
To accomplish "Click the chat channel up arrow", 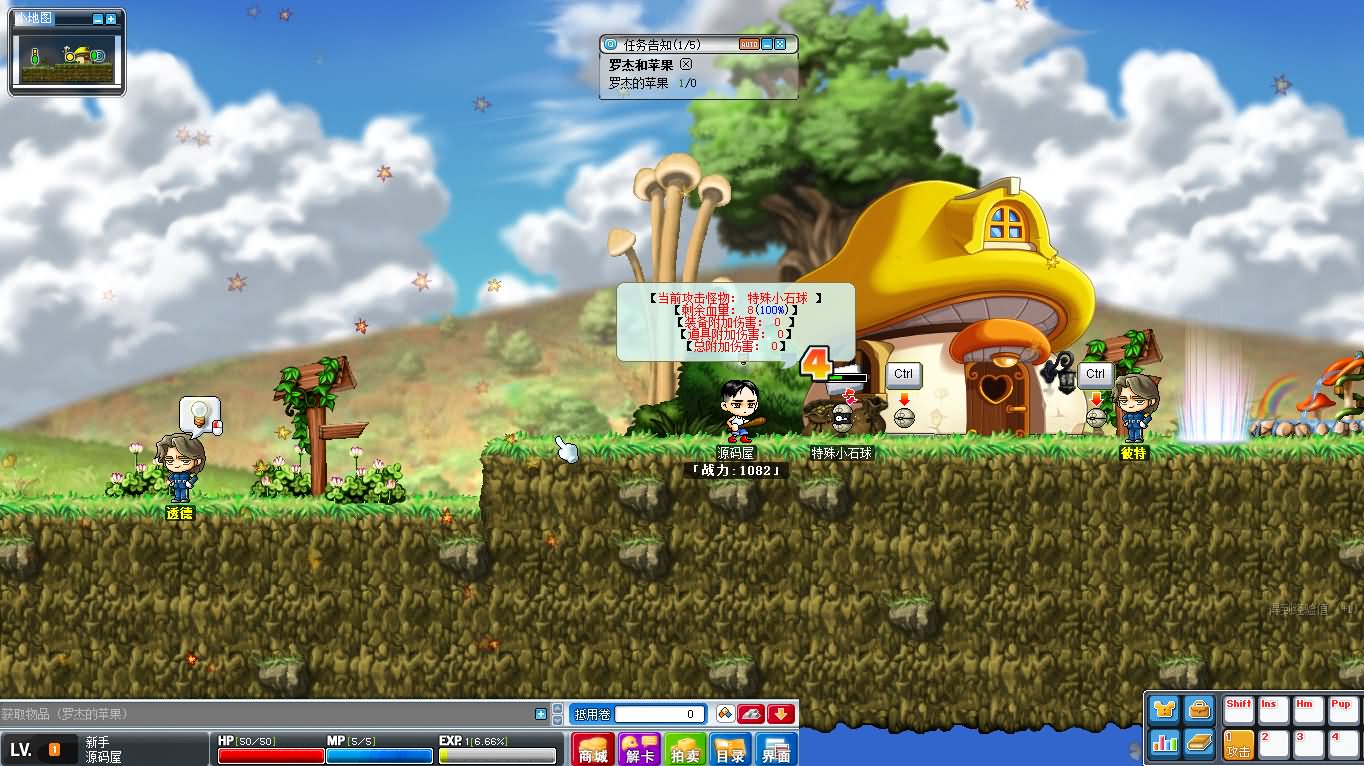I will (x=558, y=708).
